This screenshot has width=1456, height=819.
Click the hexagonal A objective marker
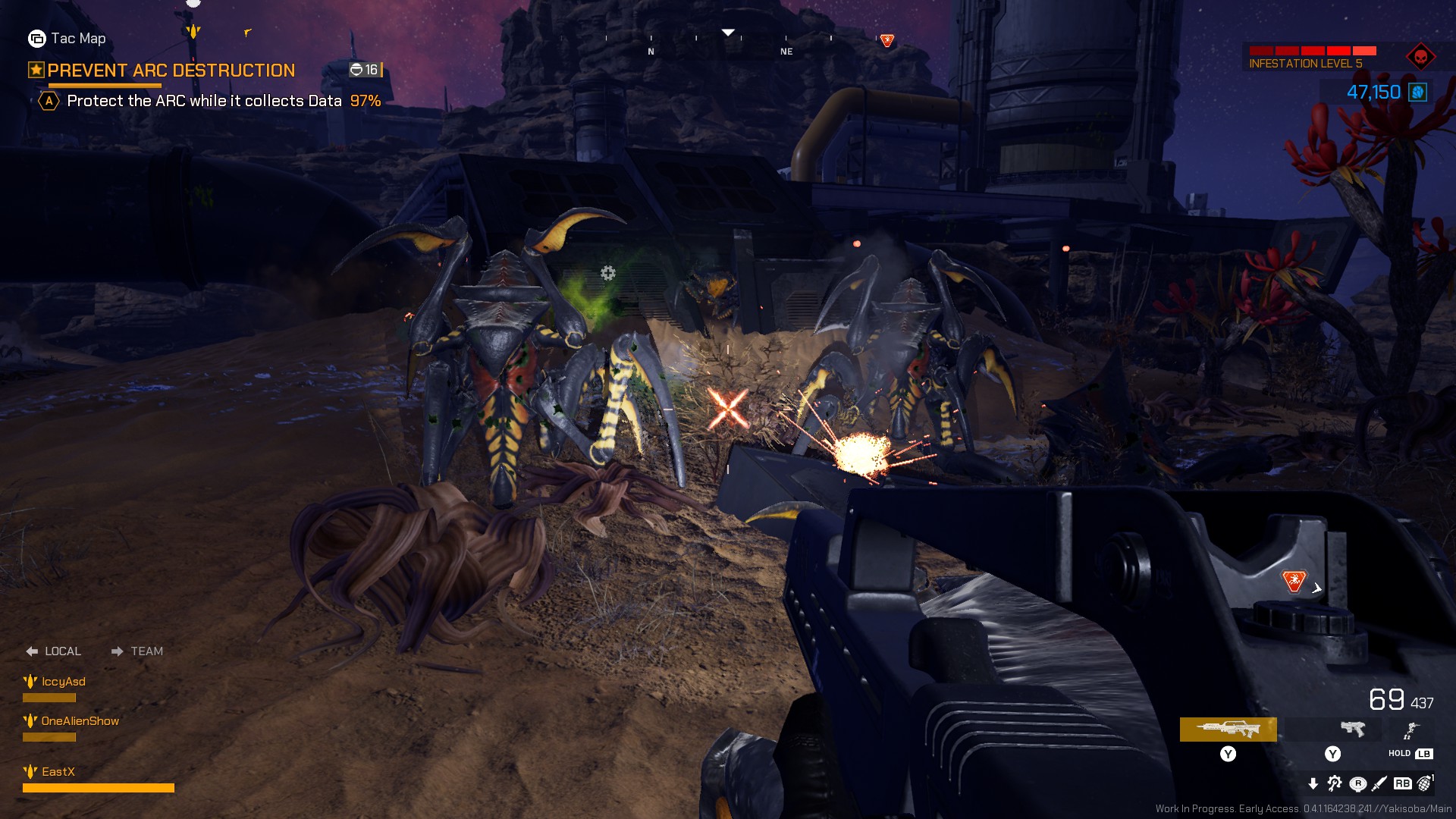49,99
